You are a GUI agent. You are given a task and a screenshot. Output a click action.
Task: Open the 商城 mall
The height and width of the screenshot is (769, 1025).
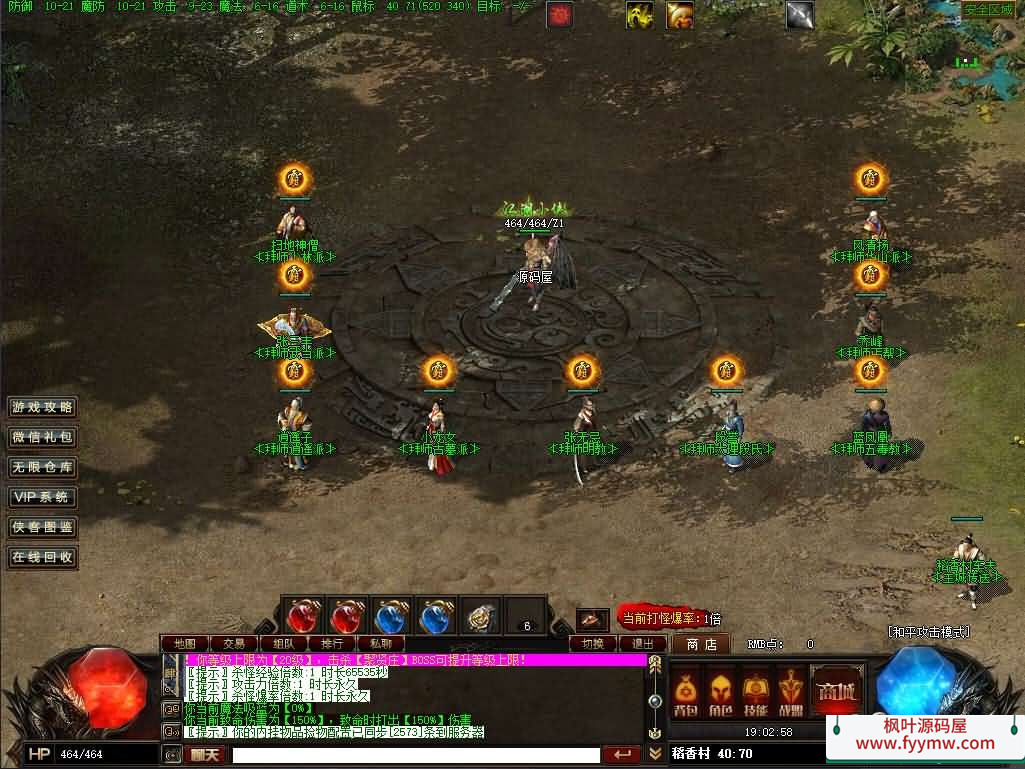(x=835, y=691)
